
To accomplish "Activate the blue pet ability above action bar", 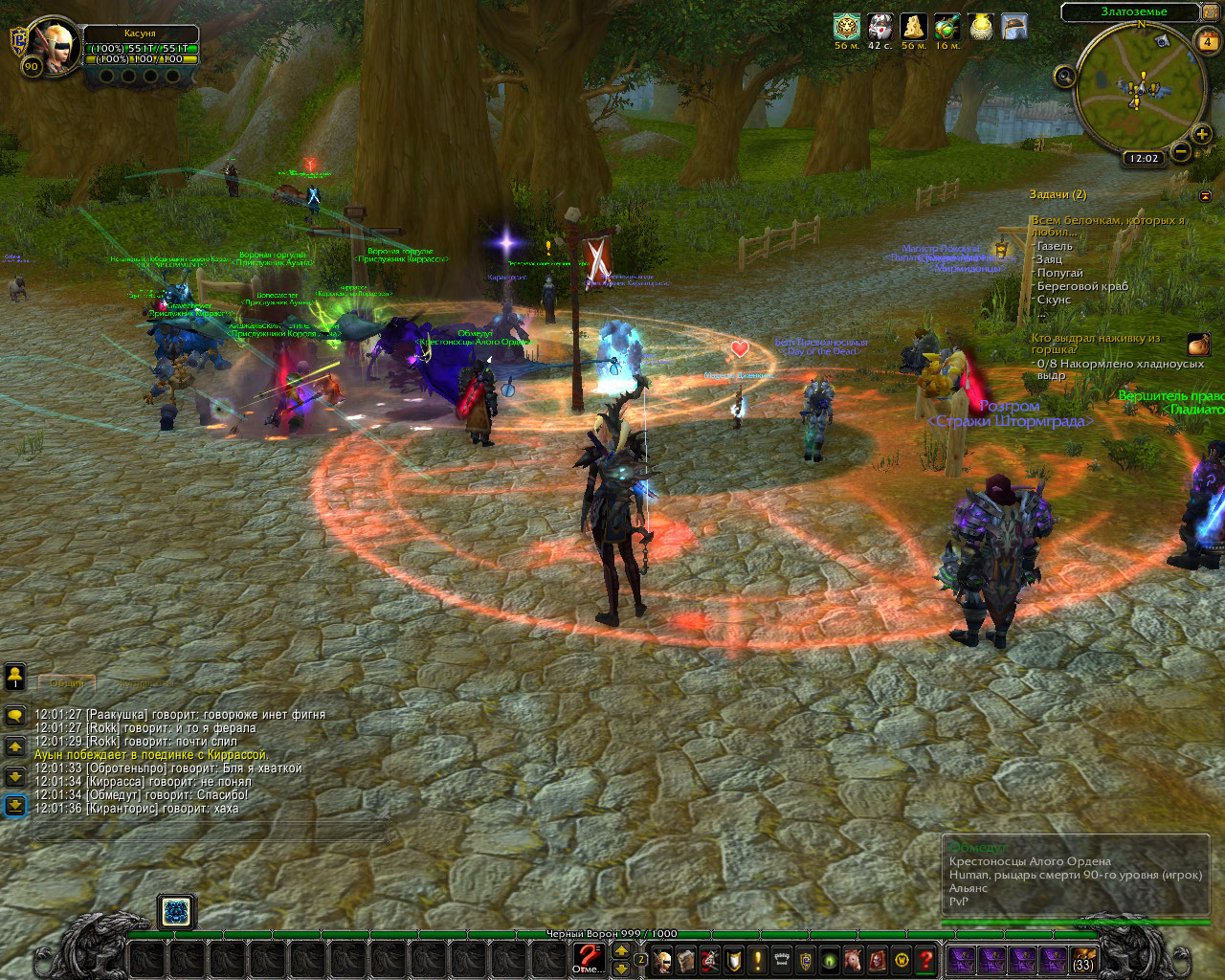I will click(176, 911).
